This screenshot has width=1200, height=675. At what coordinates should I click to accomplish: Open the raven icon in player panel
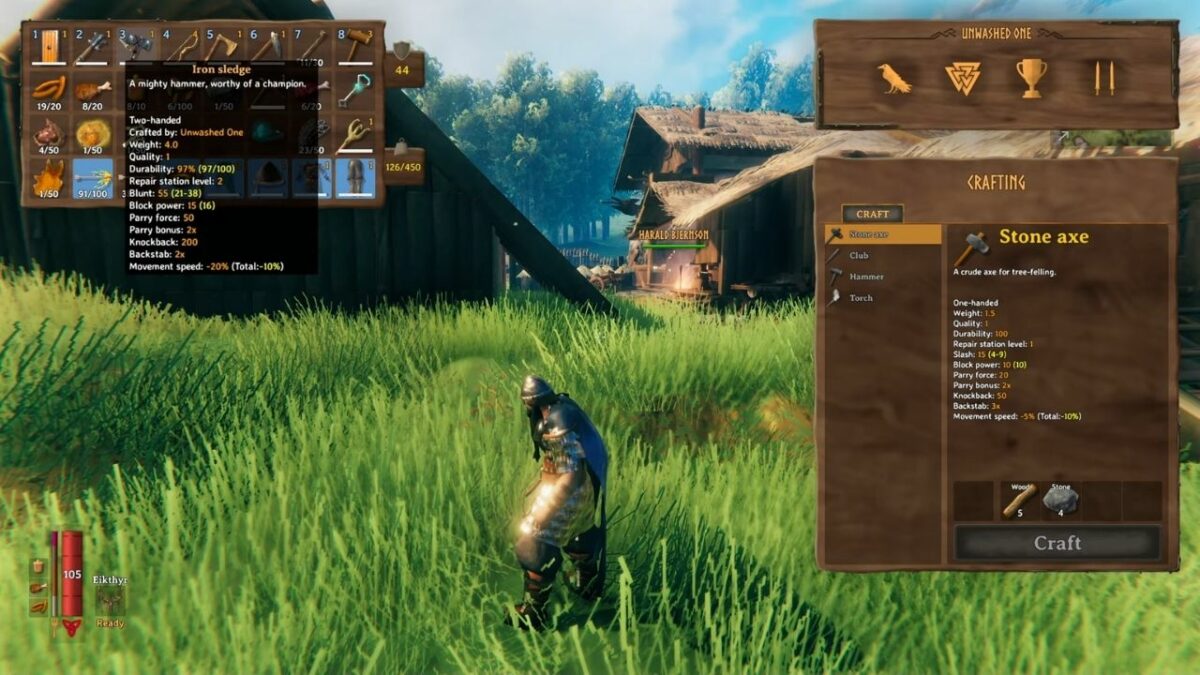click(x=894, y=78)
